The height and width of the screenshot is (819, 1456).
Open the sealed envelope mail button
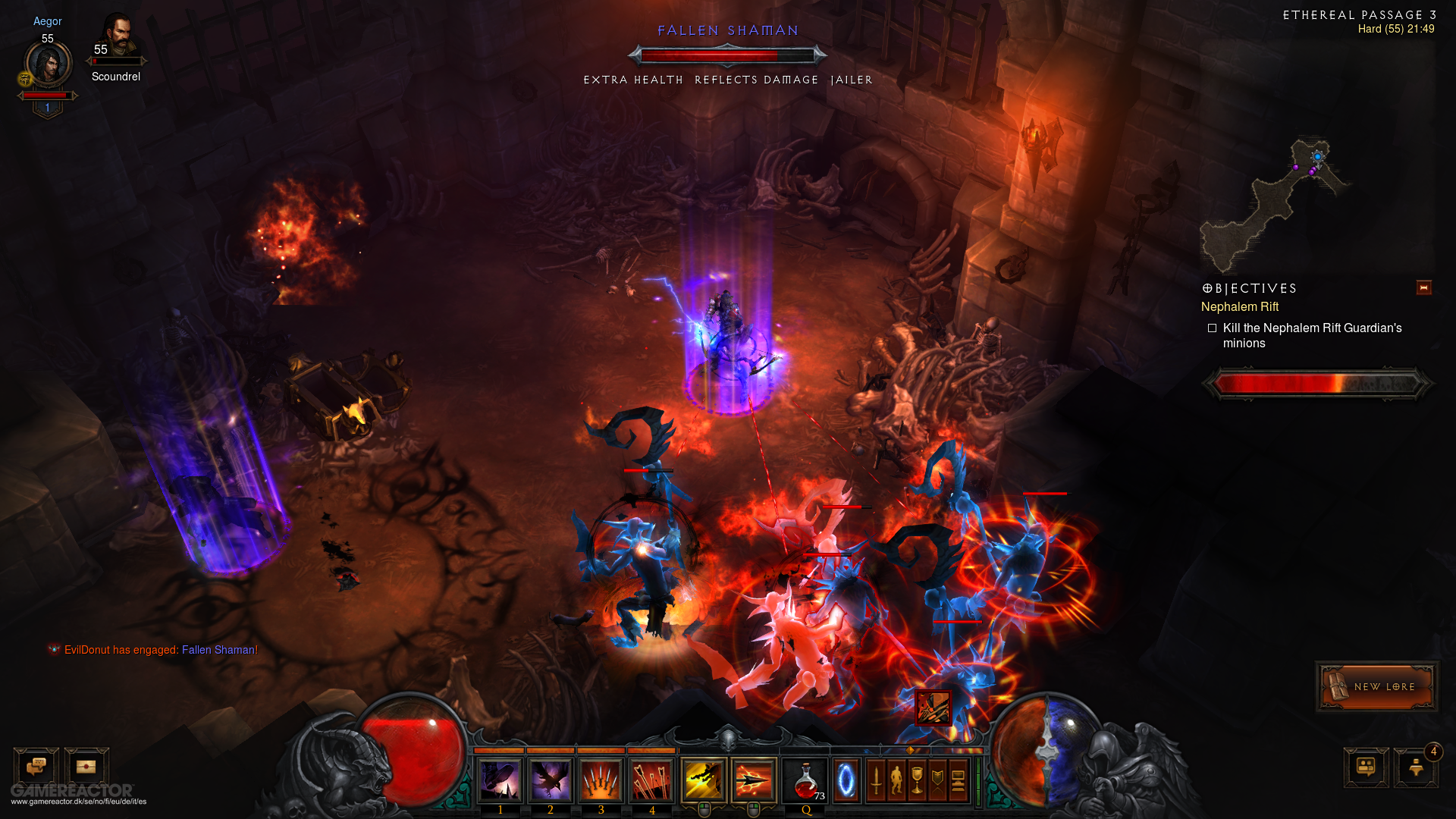[86, 767]
